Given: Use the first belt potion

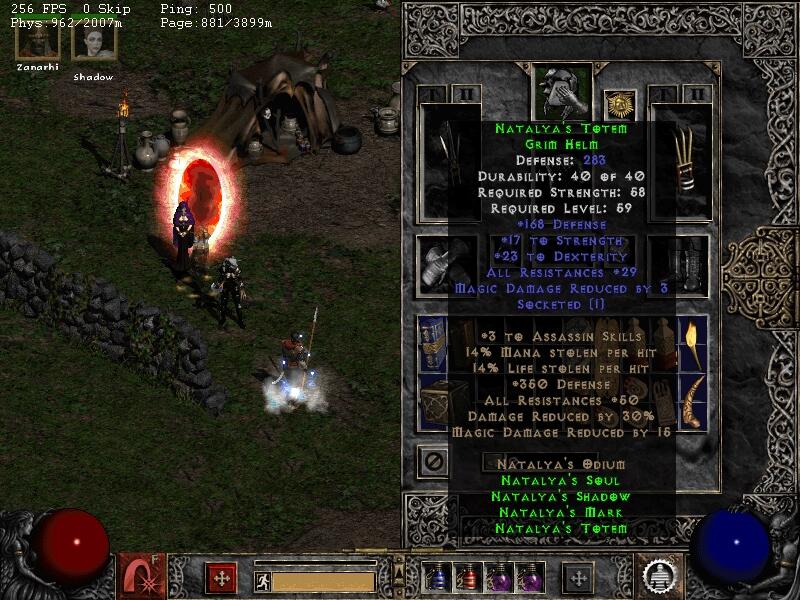Looking at the screenshot, I should [437, 578].
